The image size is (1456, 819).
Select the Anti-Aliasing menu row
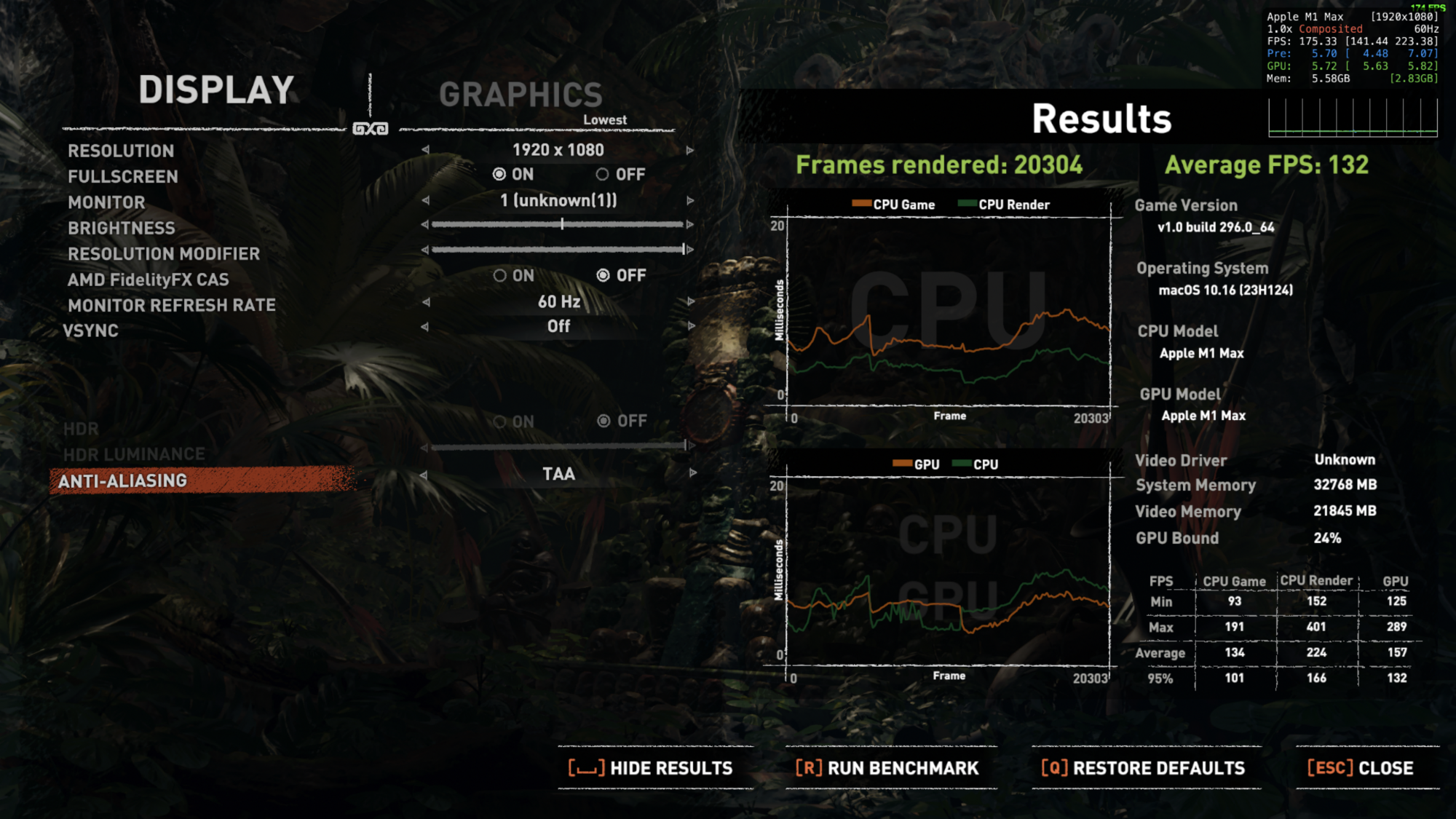pos(122,480)
